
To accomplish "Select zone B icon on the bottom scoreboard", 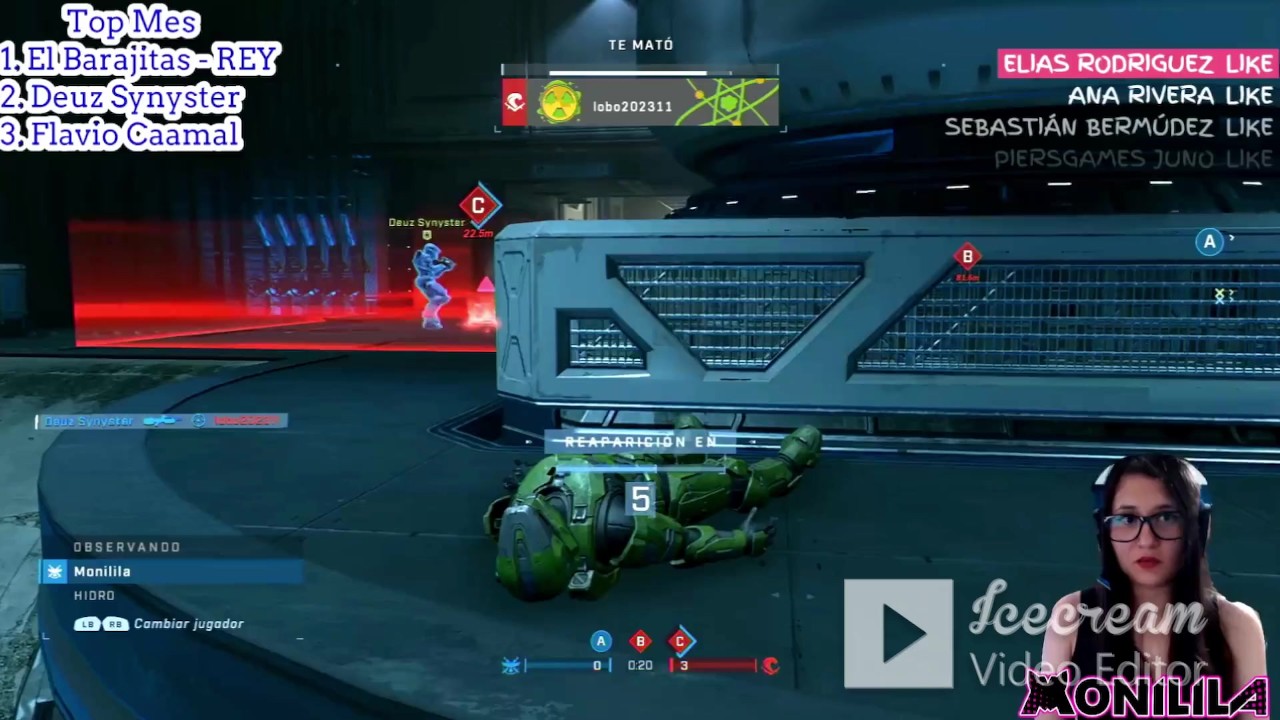I will pos(641,641).
